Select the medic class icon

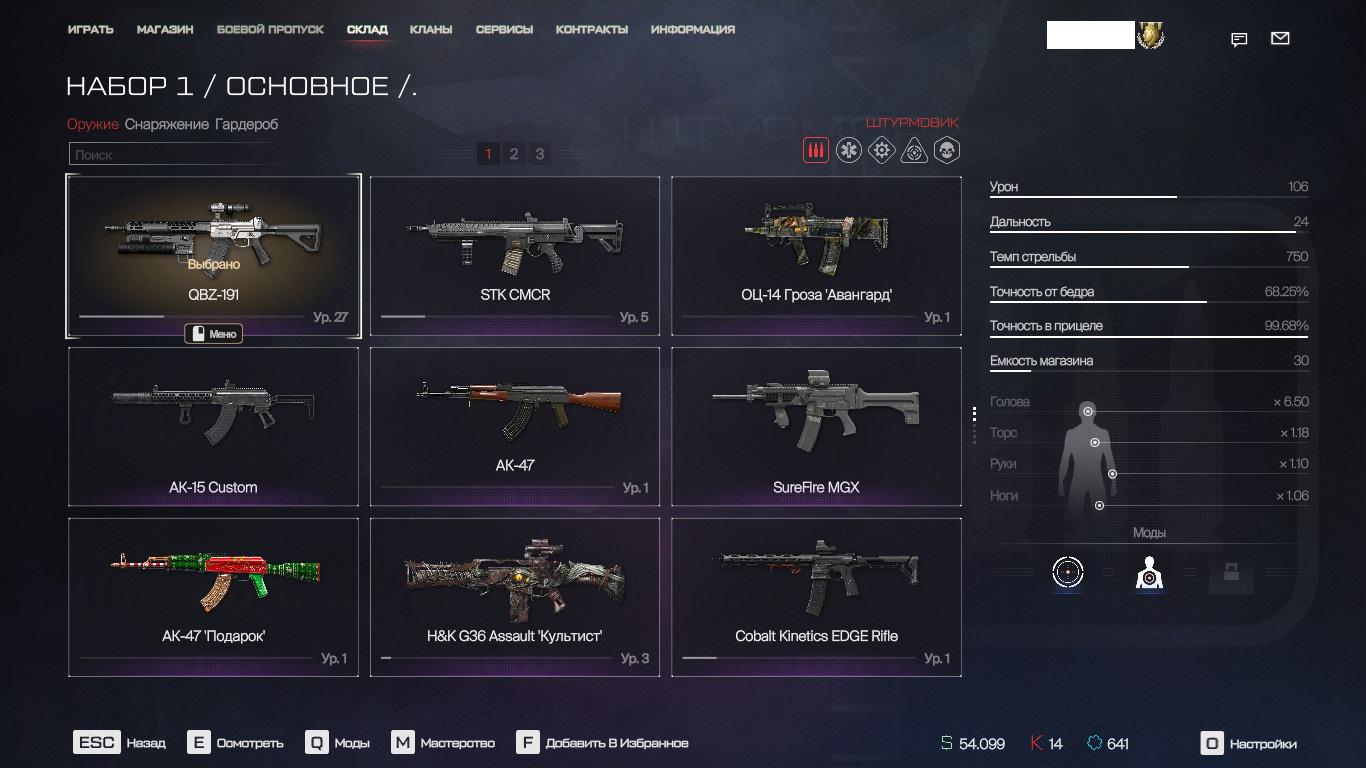click(849, 151)
